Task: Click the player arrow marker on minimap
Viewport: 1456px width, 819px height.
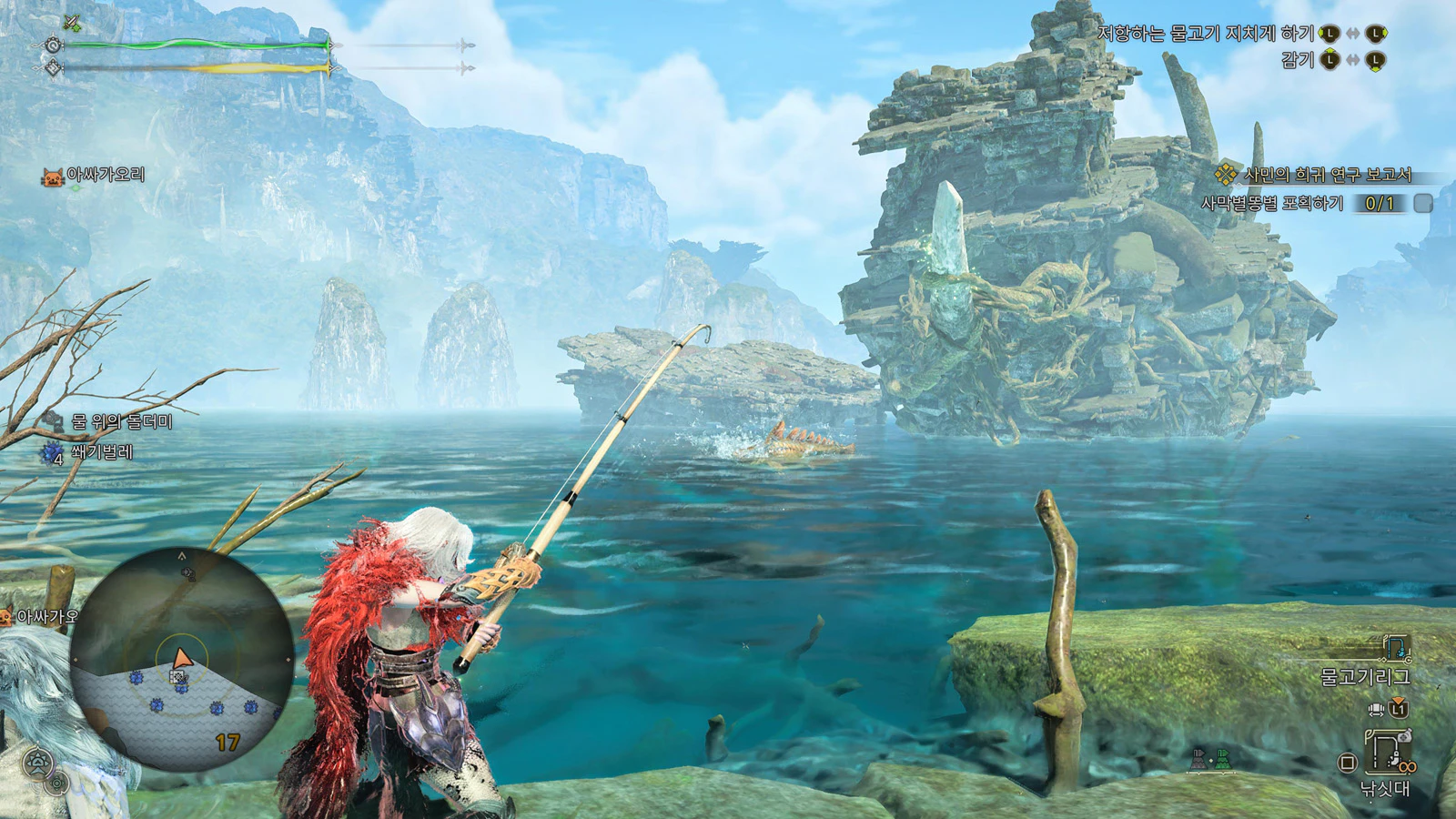Action: pyautogui.click(x=182, y=658)
